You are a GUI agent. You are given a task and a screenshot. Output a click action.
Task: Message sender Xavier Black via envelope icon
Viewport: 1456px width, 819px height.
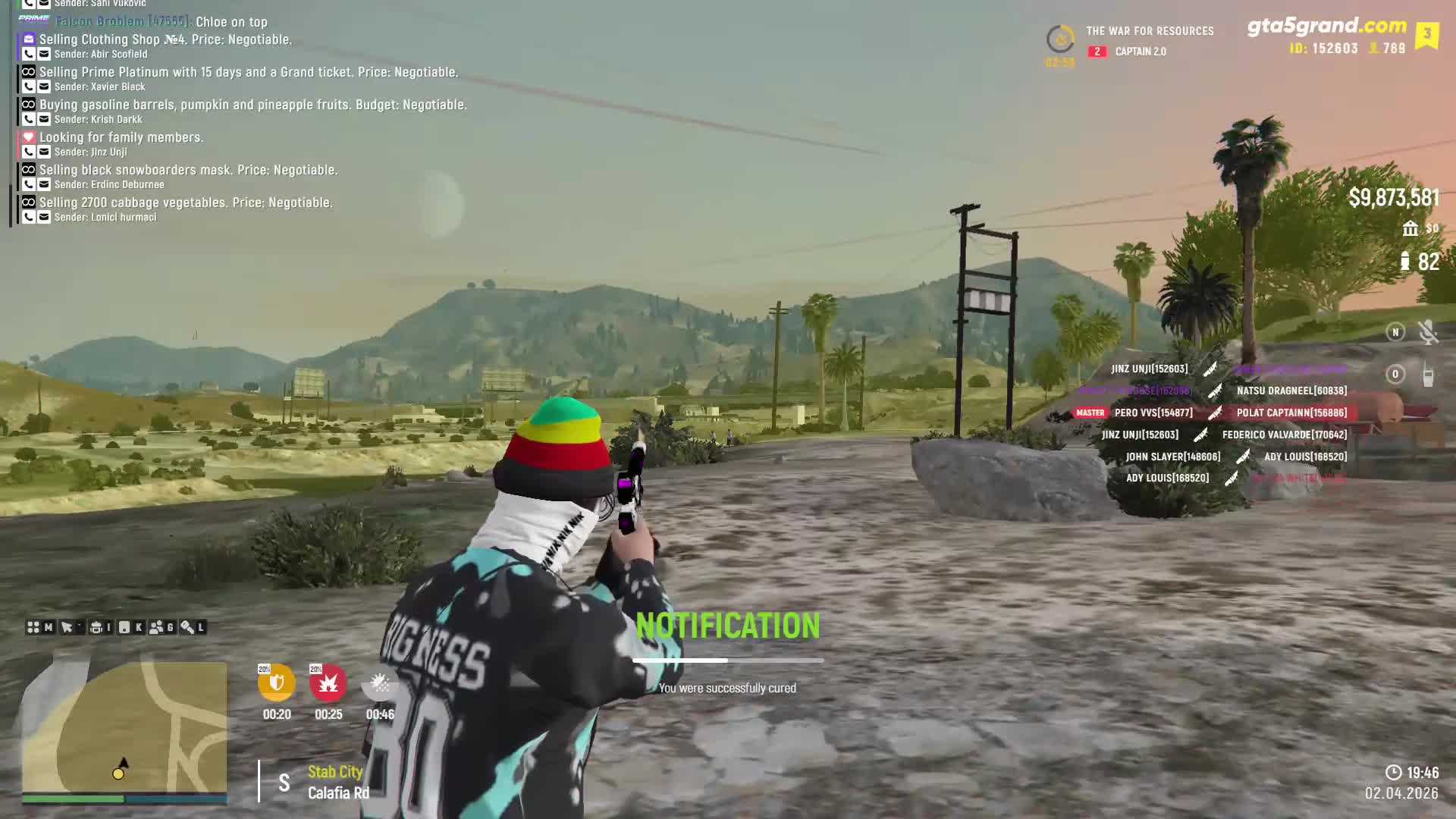click(x=44, y=87)
